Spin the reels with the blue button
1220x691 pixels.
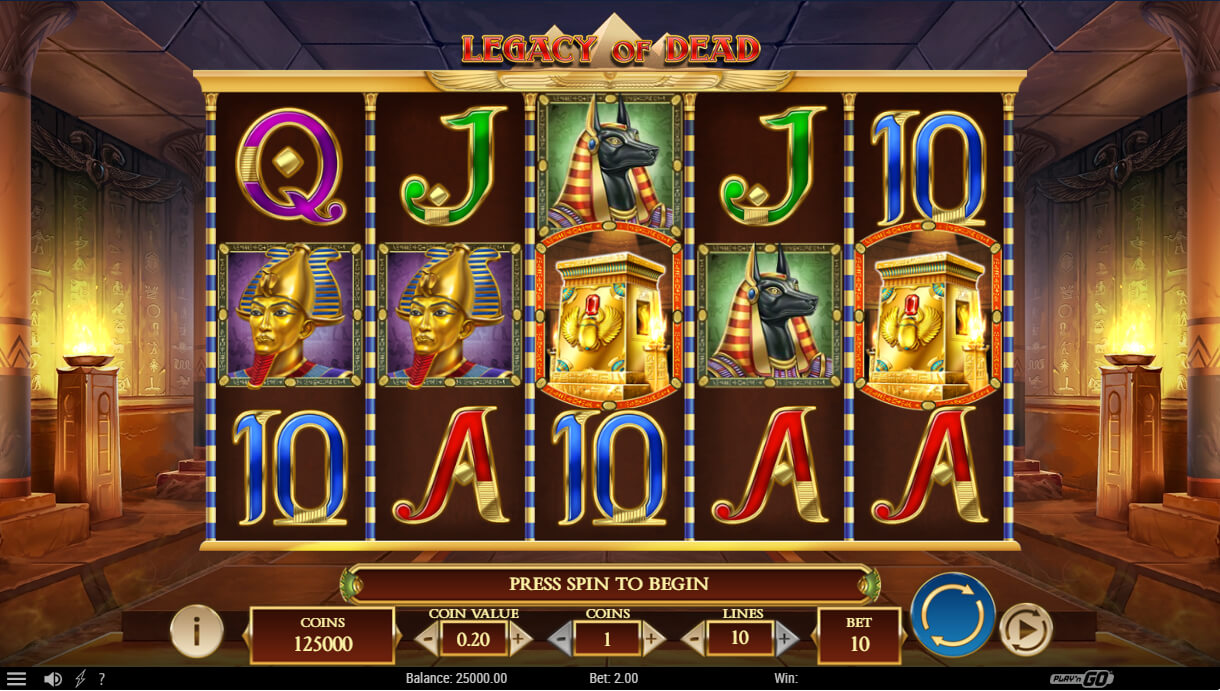pyautogui.click(x=952, y=614)
